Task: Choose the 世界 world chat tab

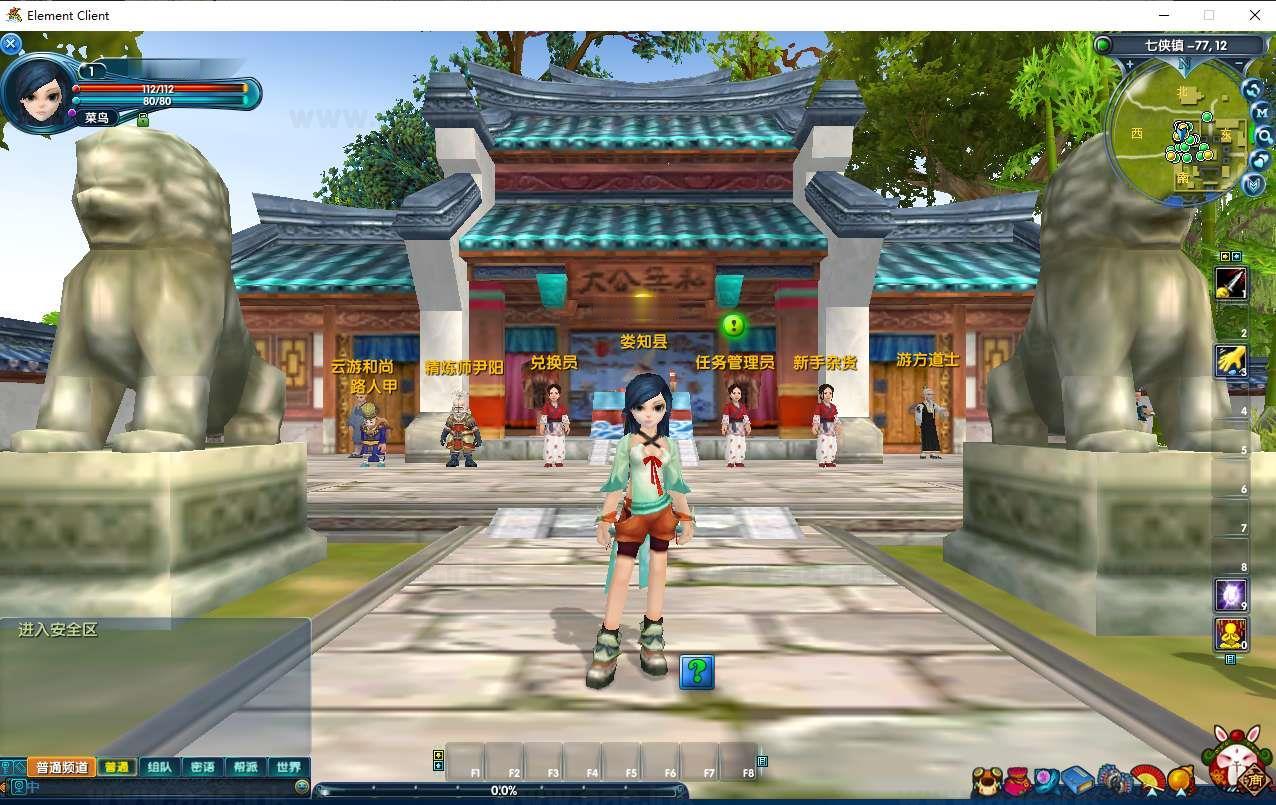Action: pos(288,767)
